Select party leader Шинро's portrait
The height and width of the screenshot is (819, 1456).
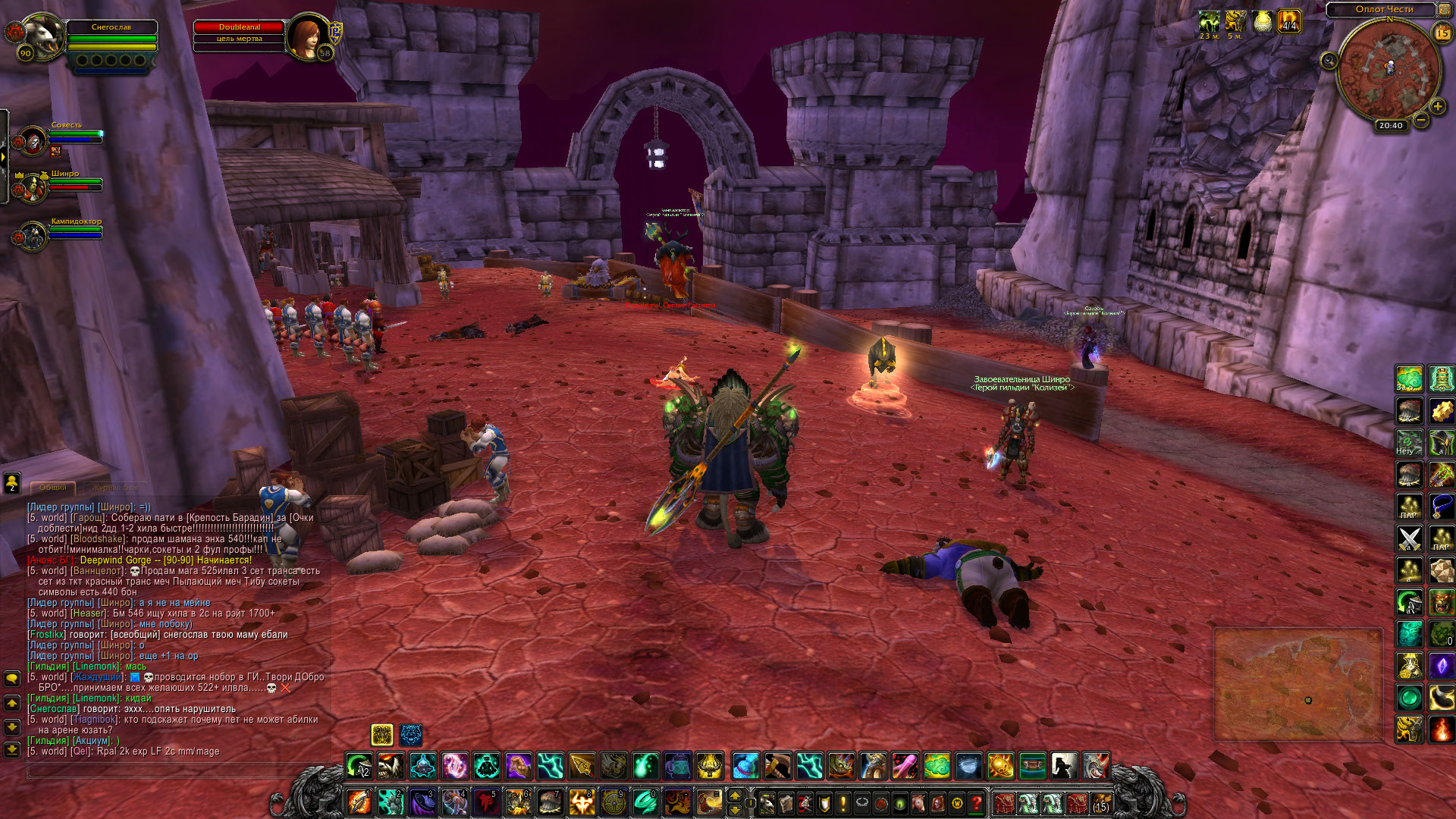pyautogui.click(x=32, y=189)
